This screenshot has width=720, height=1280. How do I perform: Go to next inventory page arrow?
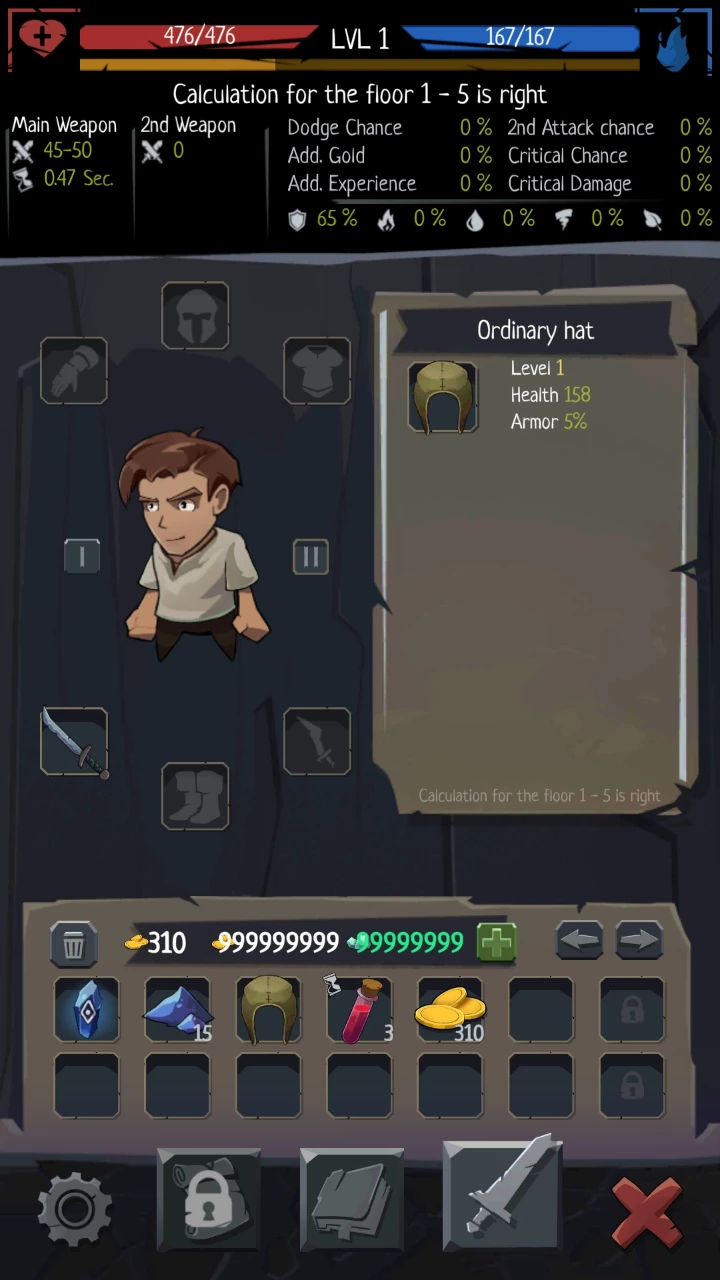640,941
